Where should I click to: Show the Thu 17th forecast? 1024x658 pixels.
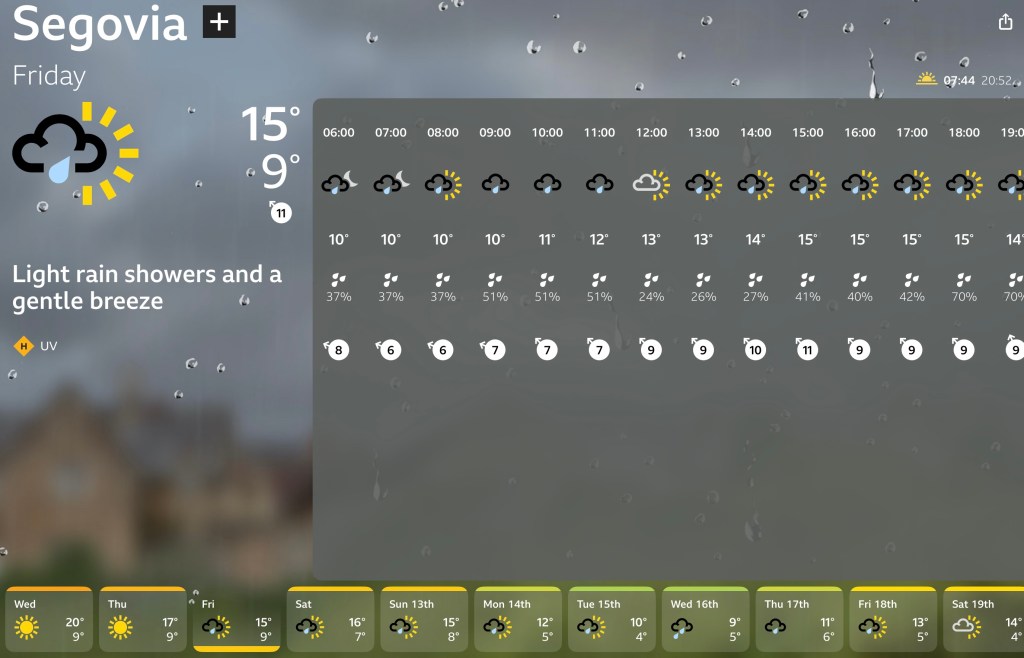pos(799,619)
